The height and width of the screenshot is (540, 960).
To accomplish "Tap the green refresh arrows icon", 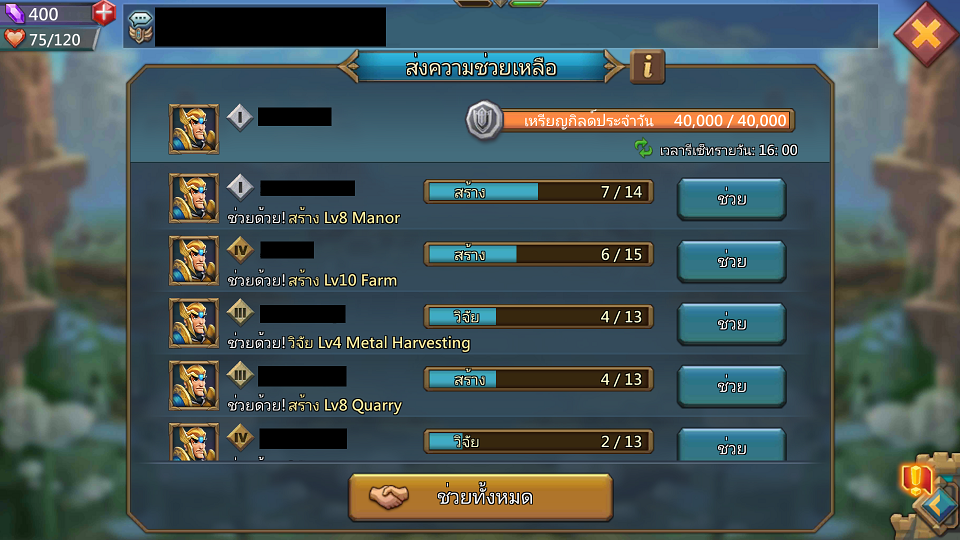I will [643, 149].
